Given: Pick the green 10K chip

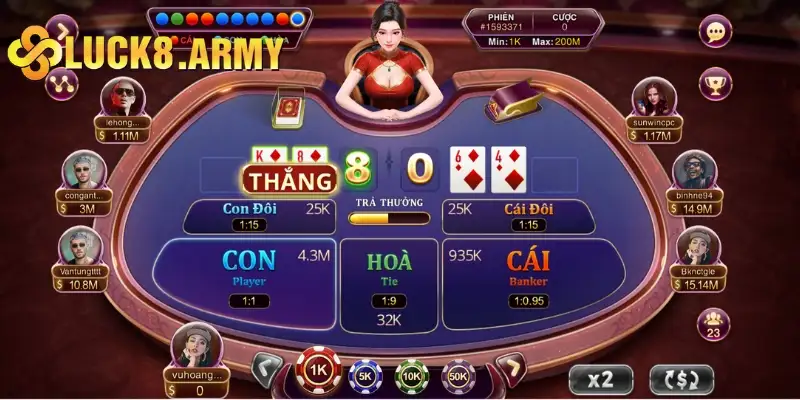Looking at the screenshot, I should (x=412, y=377).
